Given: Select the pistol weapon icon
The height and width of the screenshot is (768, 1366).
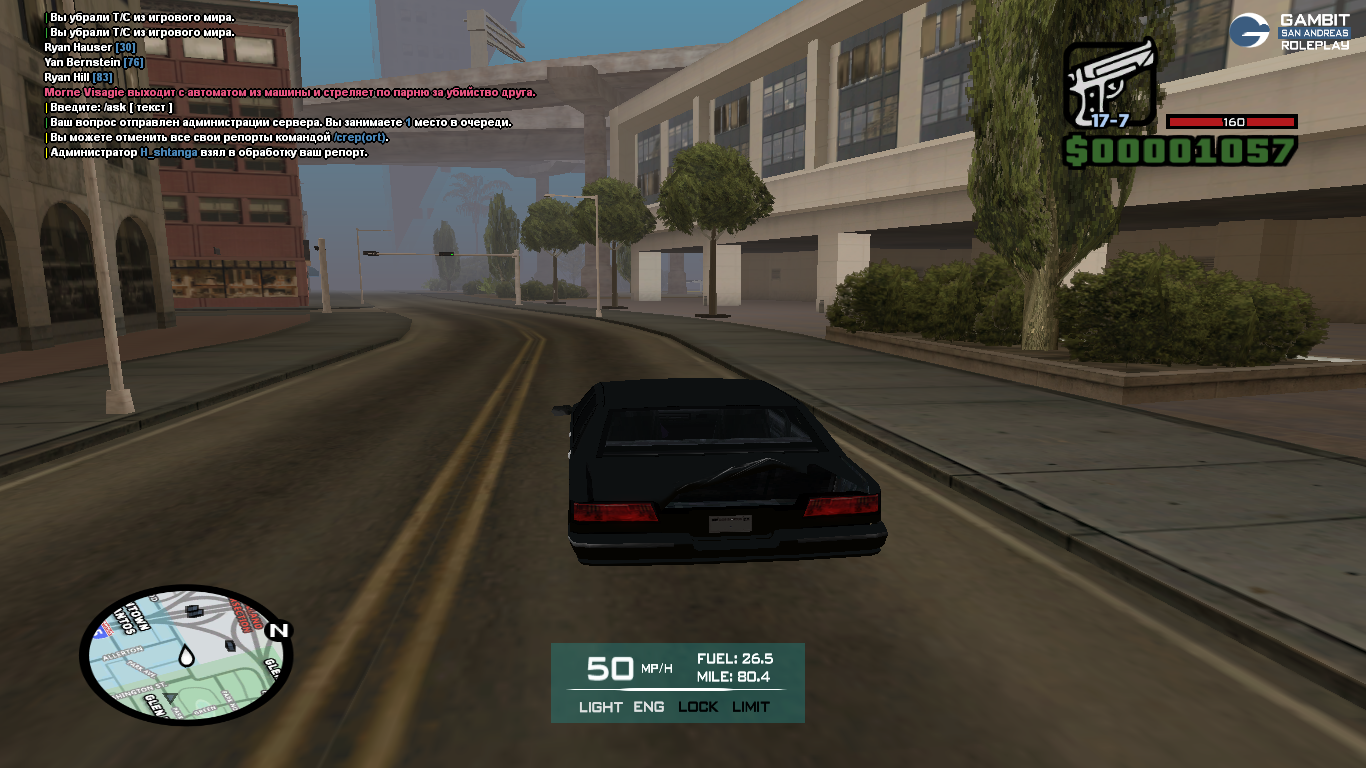Looking at the screenshot, I should pos(1110,86).
